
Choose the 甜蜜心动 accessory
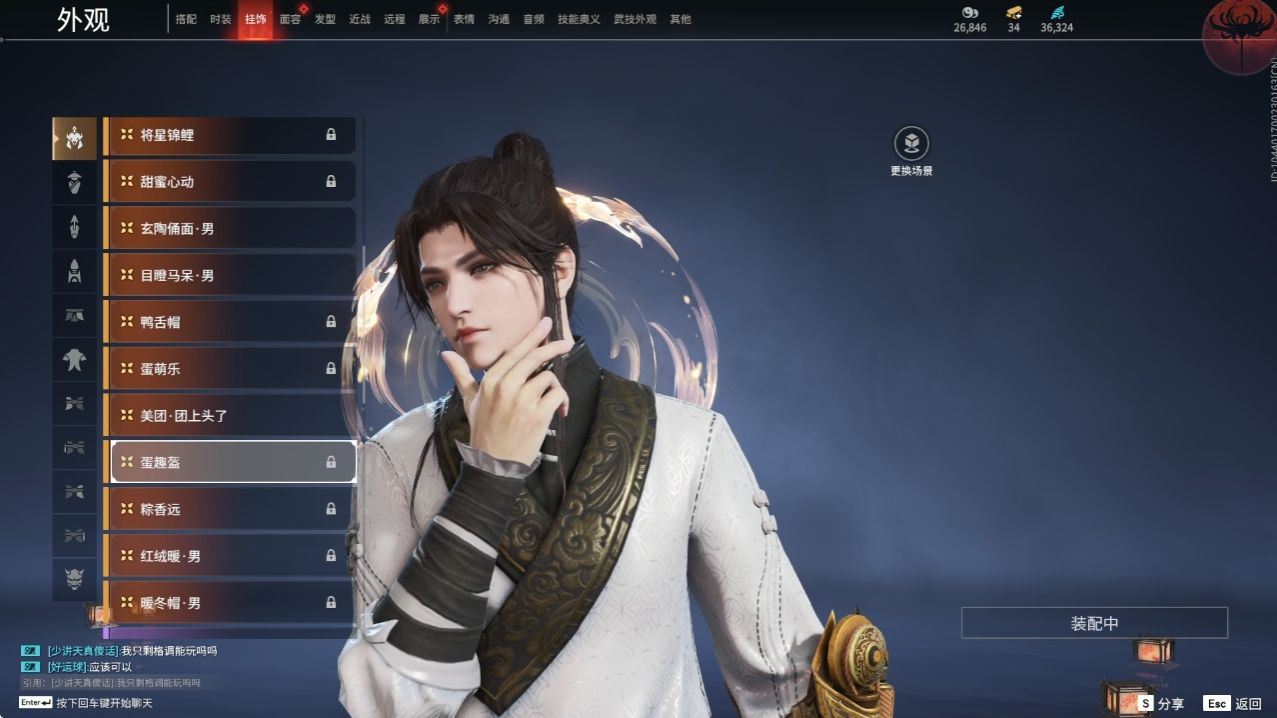(x=230, y=182)
